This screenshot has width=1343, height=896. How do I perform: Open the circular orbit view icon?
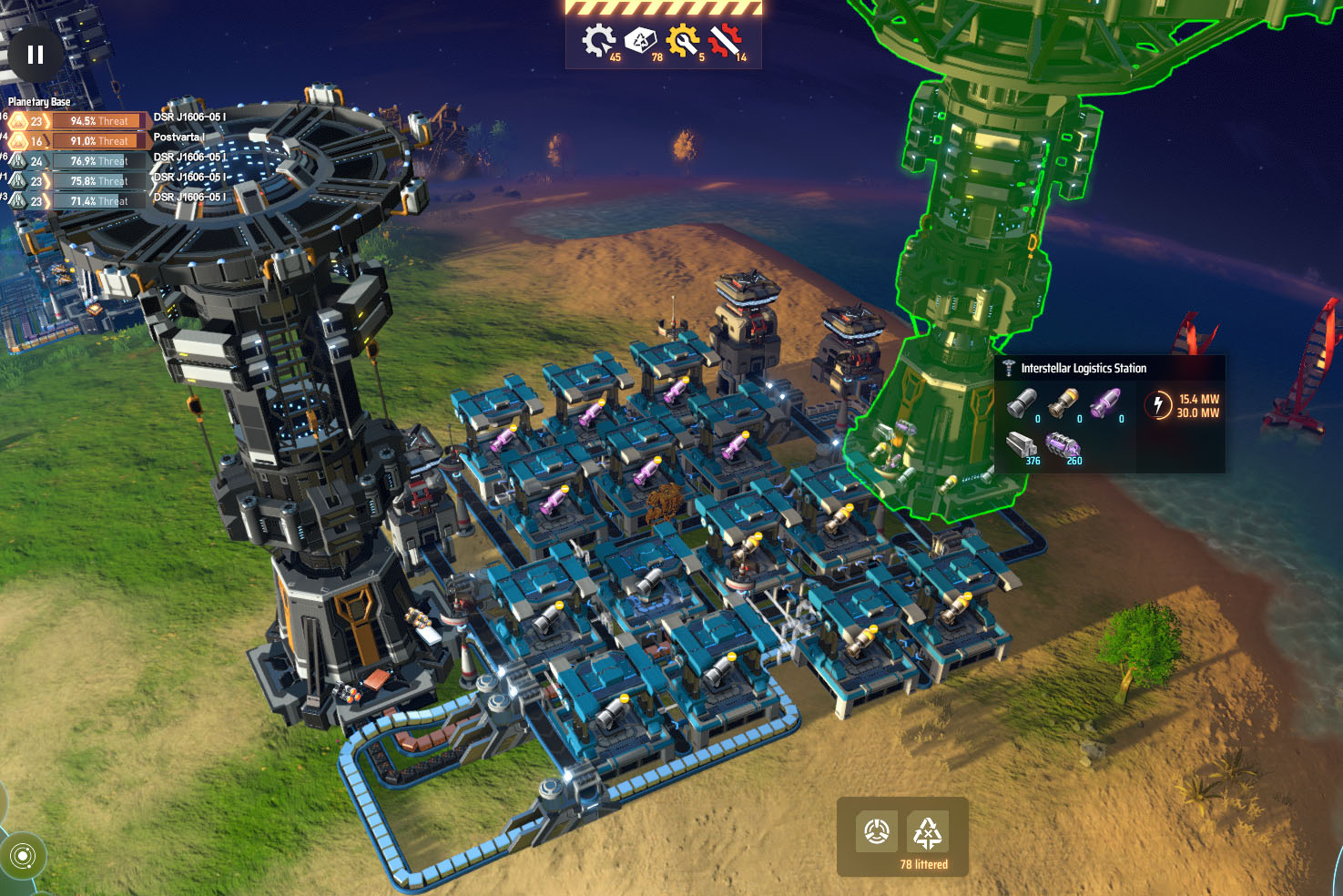[x=24, y=856]
